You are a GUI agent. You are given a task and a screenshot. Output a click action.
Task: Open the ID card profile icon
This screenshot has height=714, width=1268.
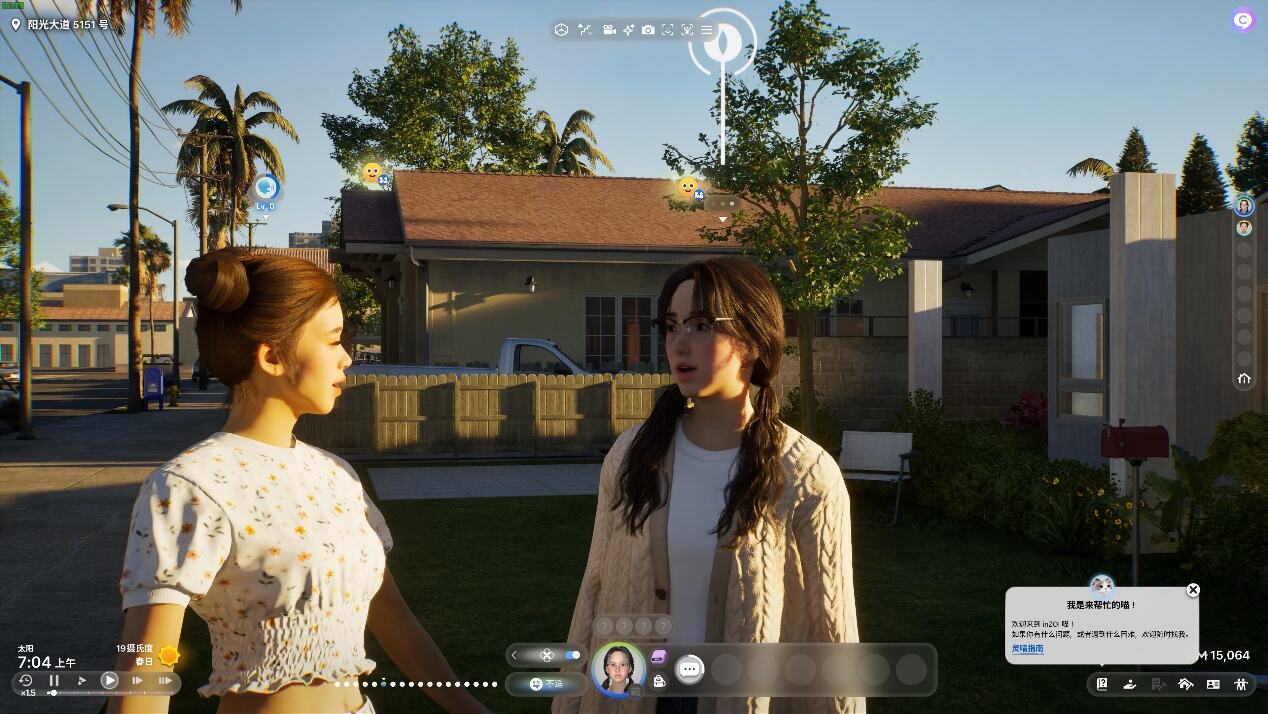pyautogui.click(x=1213, y=685)
